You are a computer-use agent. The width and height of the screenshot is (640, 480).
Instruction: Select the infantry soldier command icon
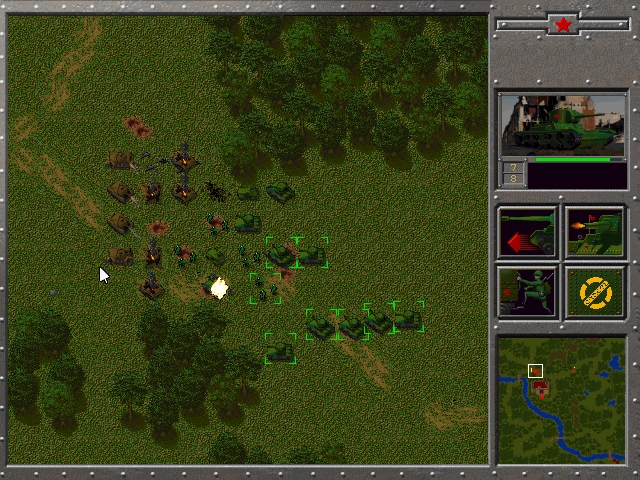click(528, 292)
